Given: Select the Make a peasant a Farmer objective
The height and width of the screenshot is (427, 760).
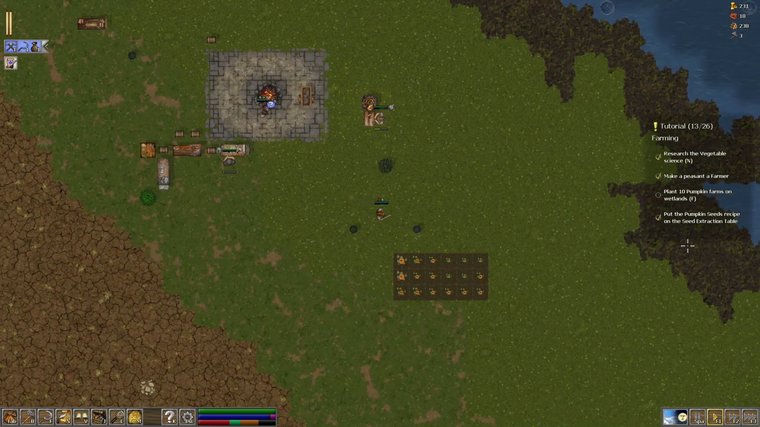Looking at the screenshot, I should (x=694, y=176).
